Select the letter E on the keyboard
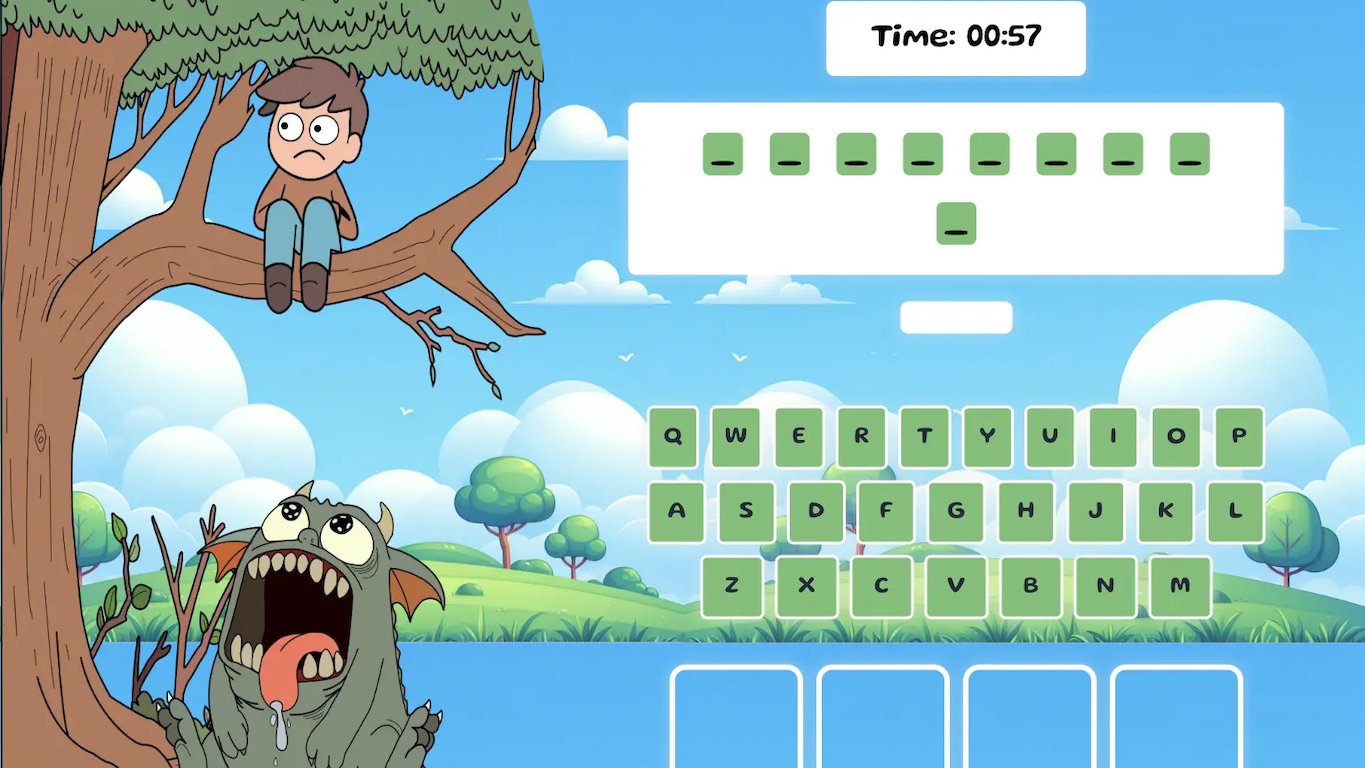 point(798,437)
